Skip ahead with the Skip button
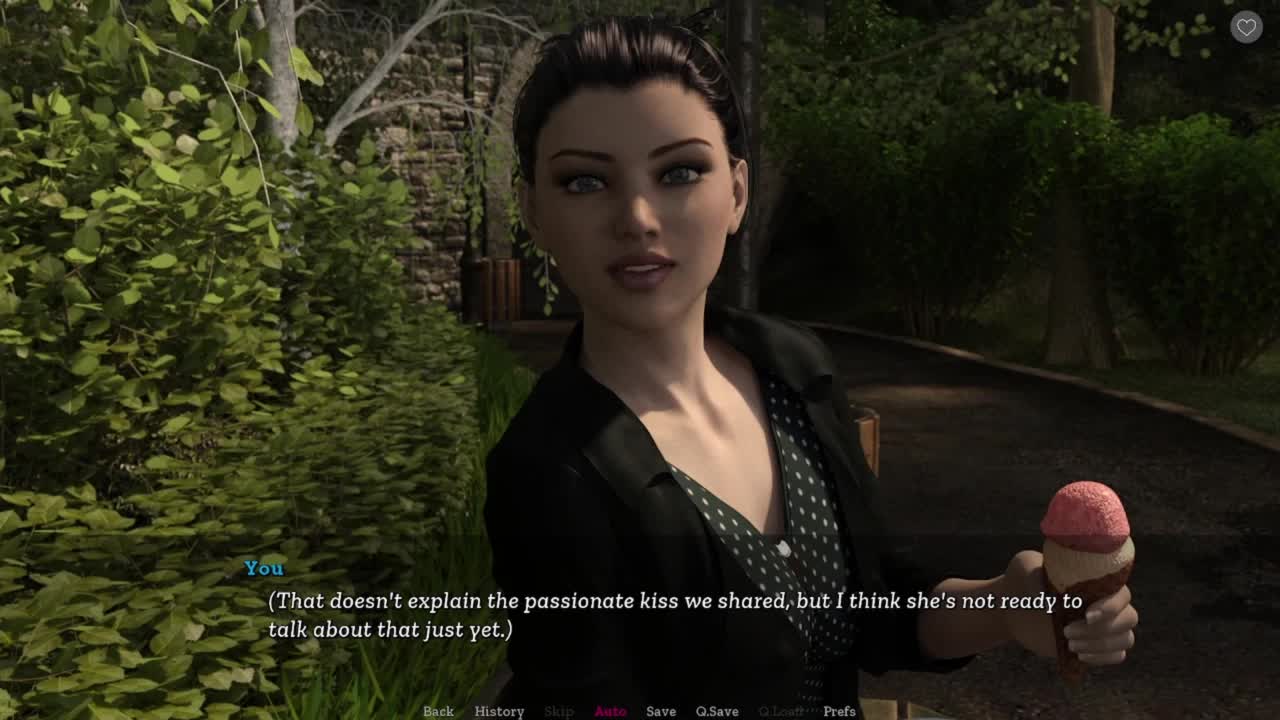The width and height of the screenshot is (1280, 720). click(559, 711)
